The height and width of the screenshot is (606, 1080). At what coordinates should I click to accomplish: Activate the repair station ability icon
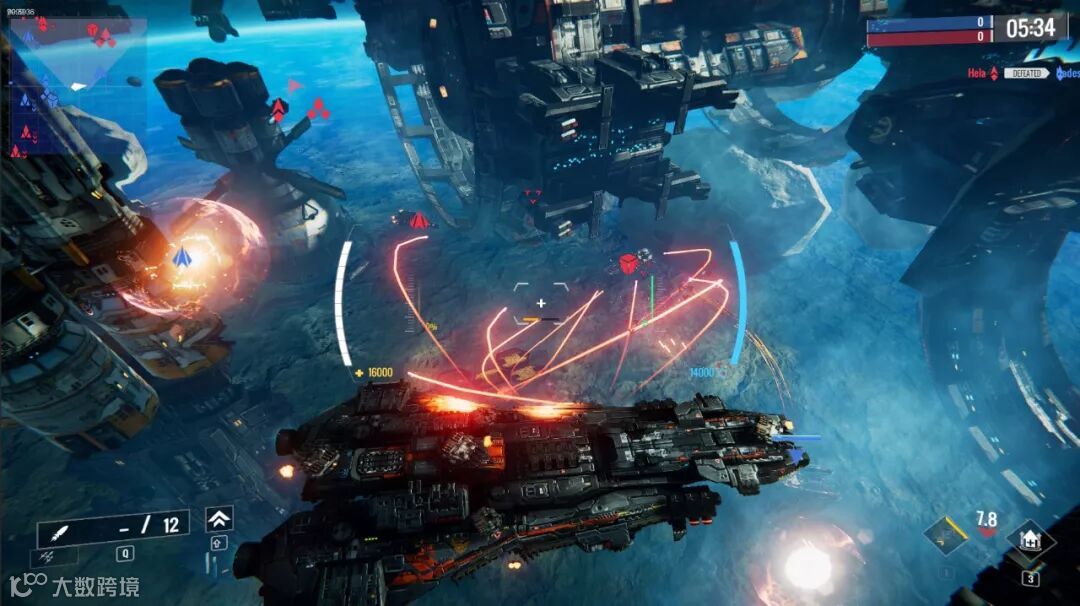click(x=1029, y=542)
